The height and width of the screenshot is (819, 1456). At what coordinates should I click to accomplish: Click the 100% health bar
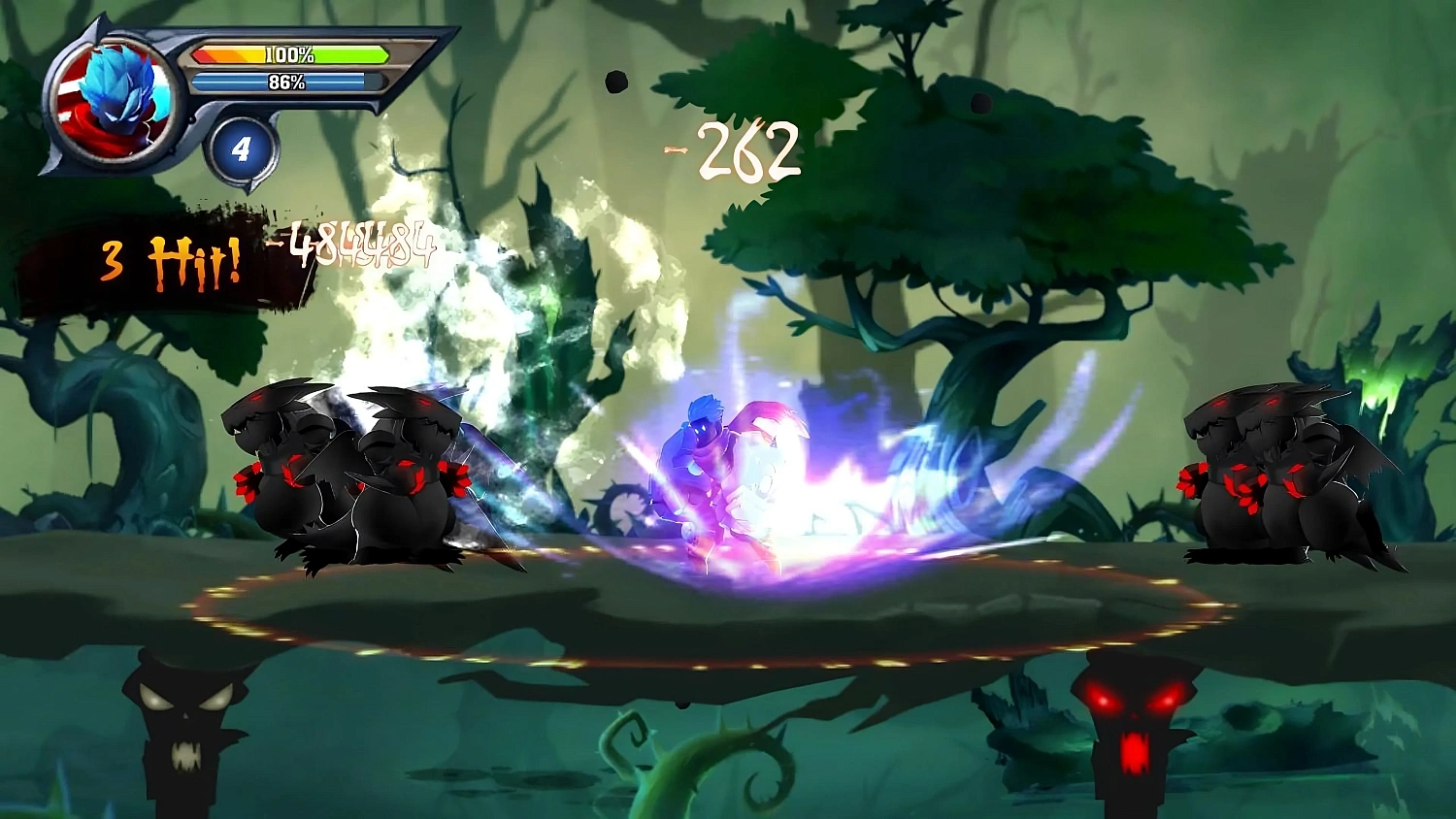(x=286, y=55)
